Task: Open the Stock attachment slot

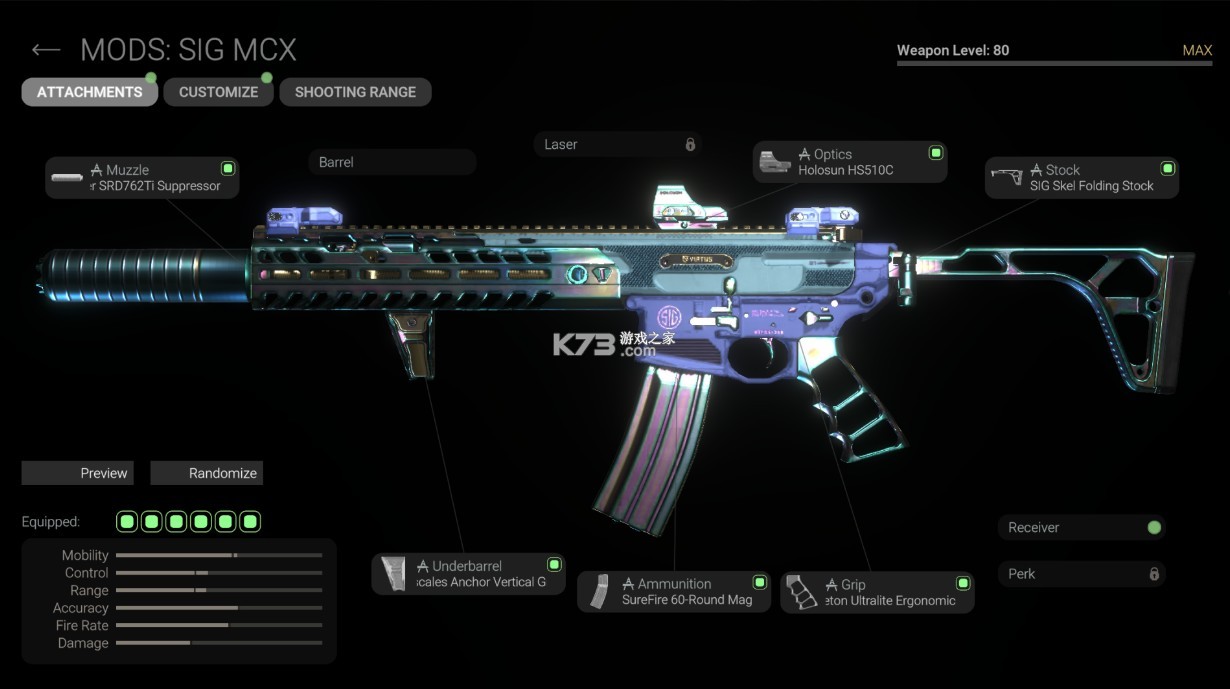Action: point(1081,178)
